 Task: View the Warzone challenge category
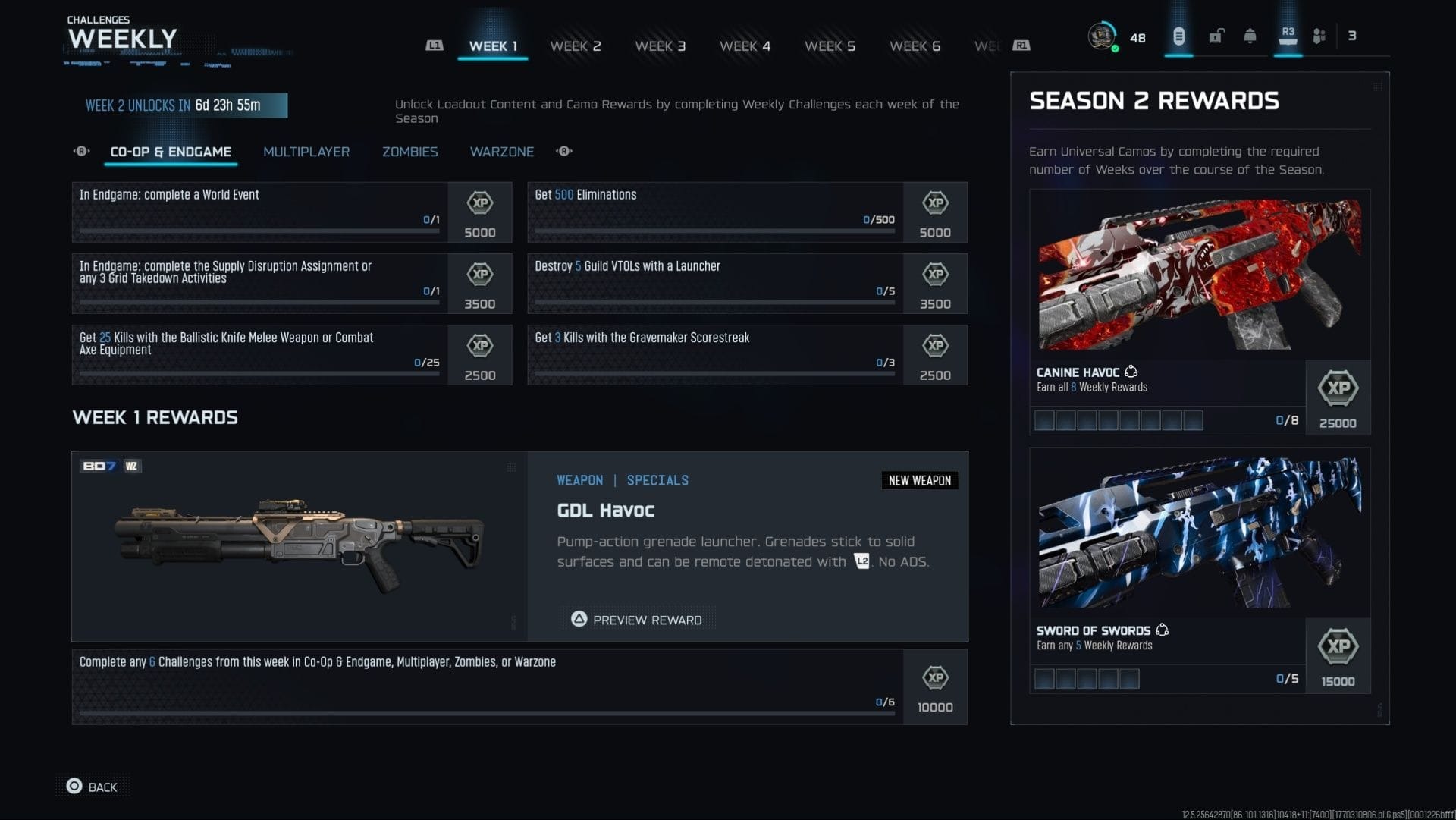point(501,152)
